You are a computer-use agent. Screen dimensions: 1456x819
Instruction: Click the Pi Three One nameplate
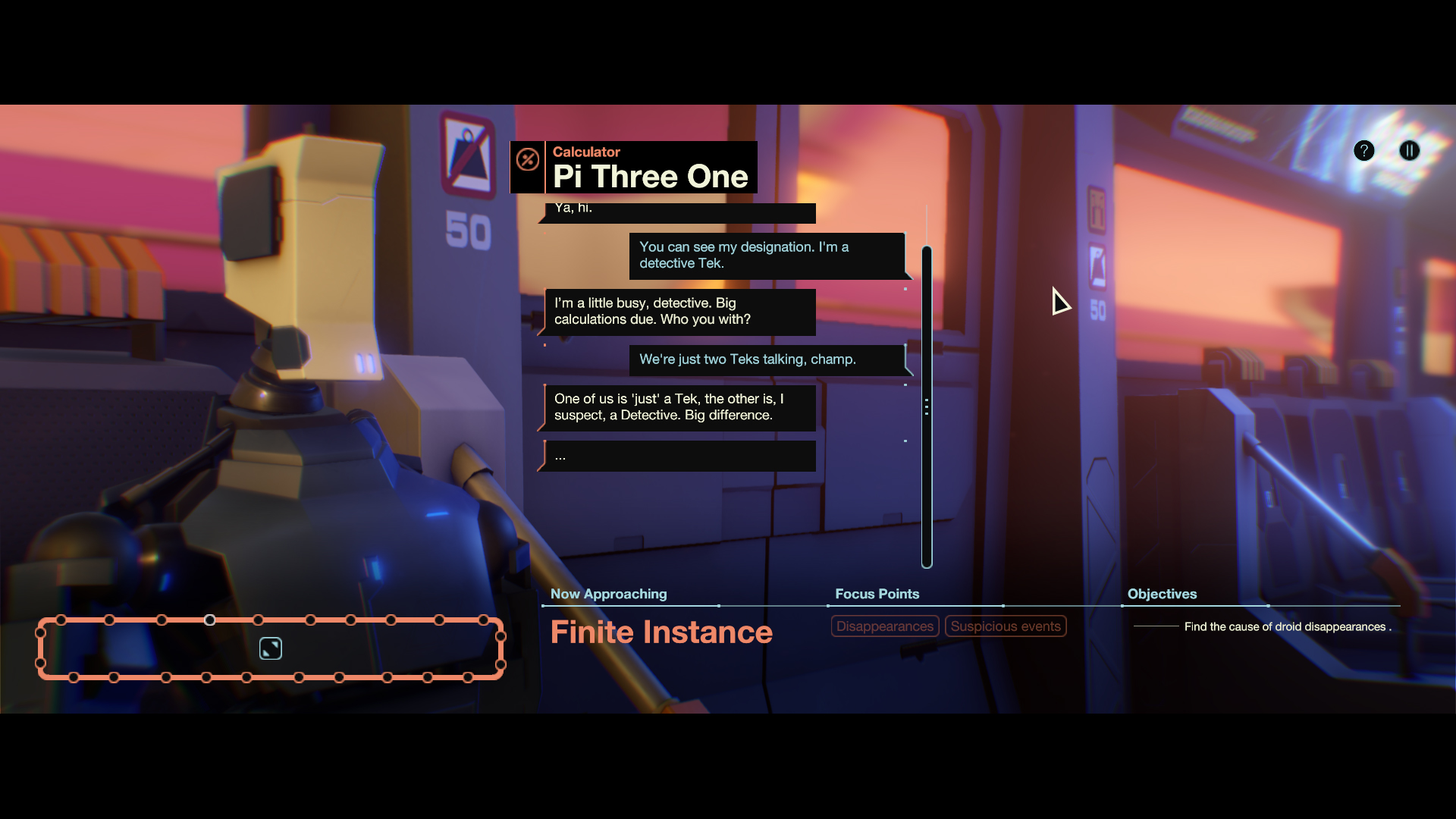point(651,175)
